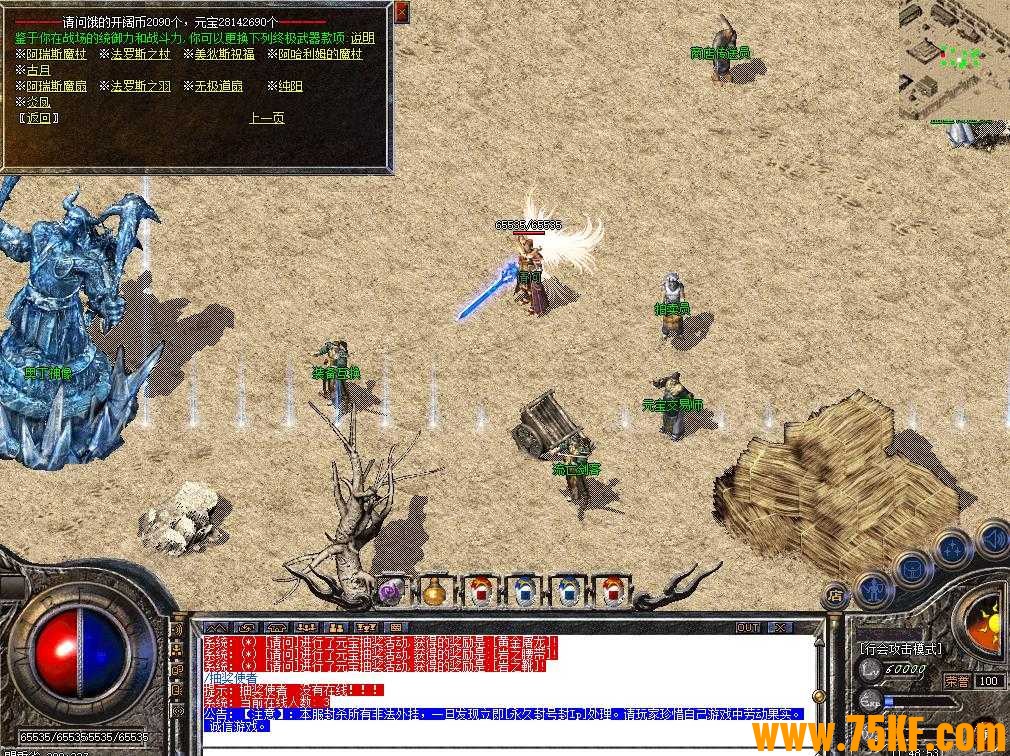Choose 阿哈利姆的魔杖 in the dialogue
Viewport: 1010px width, 756px height.
pyautogui.click(x=319, y=54)
